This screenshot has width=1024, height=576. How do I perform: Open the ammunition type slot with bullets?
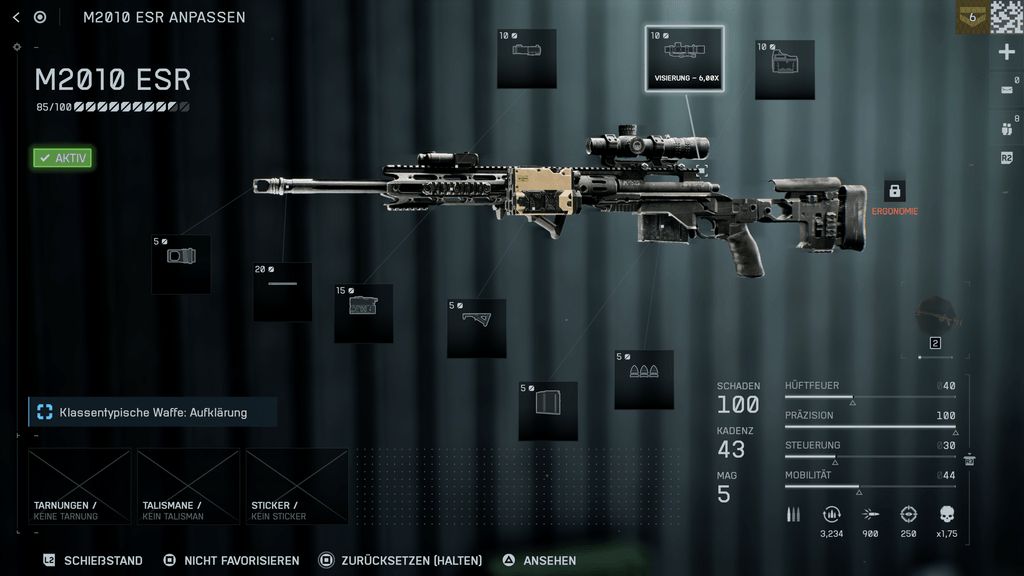(x=644, y=379)
